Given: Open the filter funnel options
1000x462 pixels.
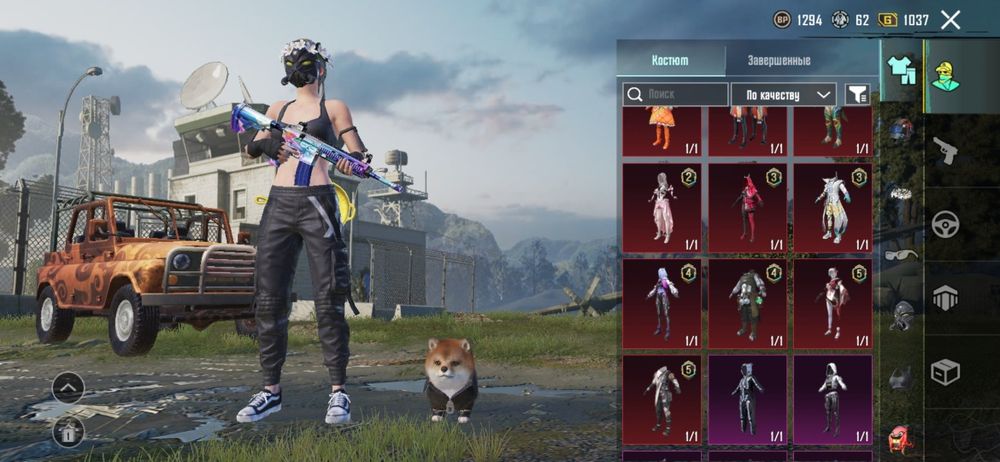Looking at the screenshot, I should click(x=857, y=94).
